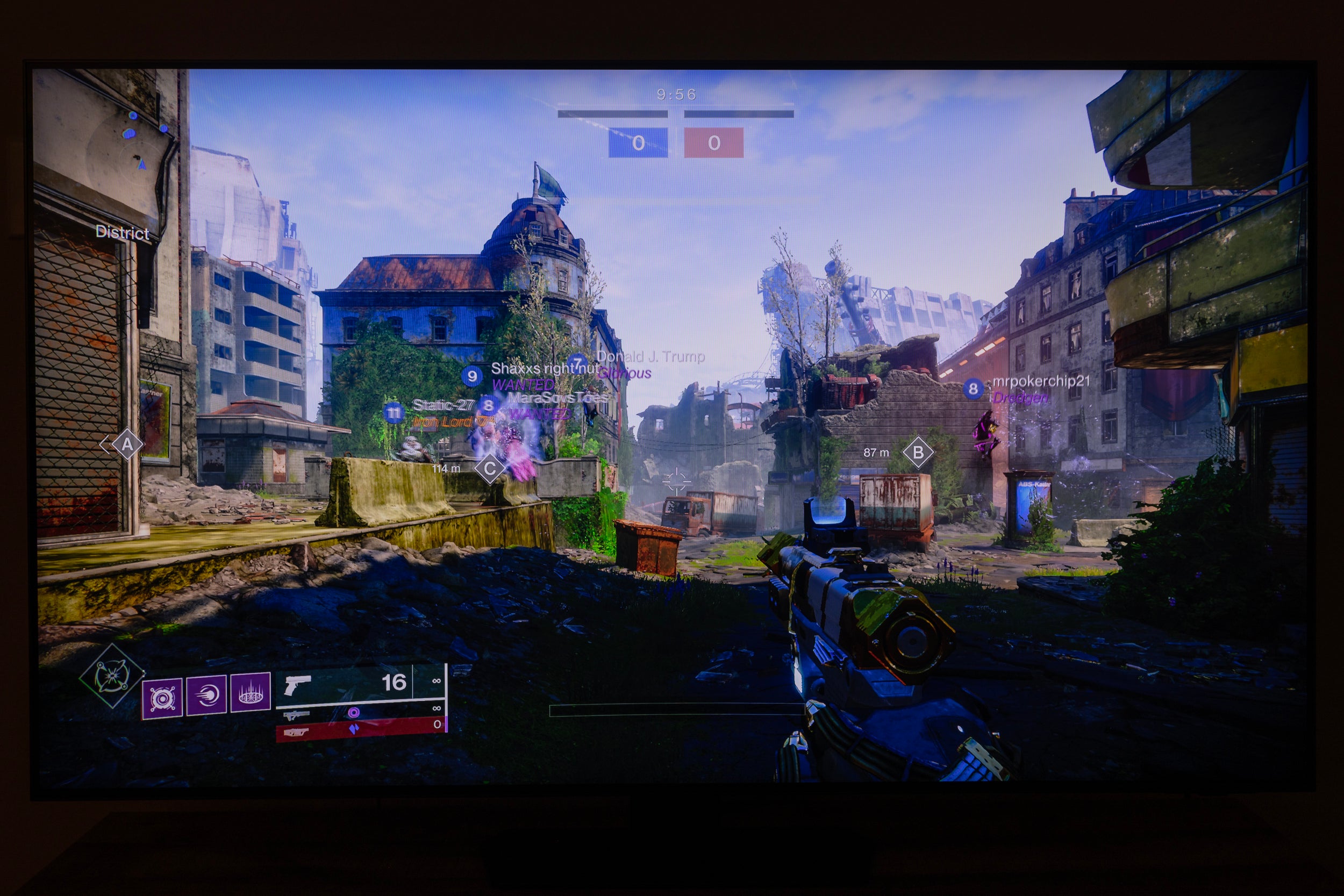Activate the diamond-shaped Super ability icon
Image resolution: width=1344 pixels, height=896 pixels.
coord(111,676)
